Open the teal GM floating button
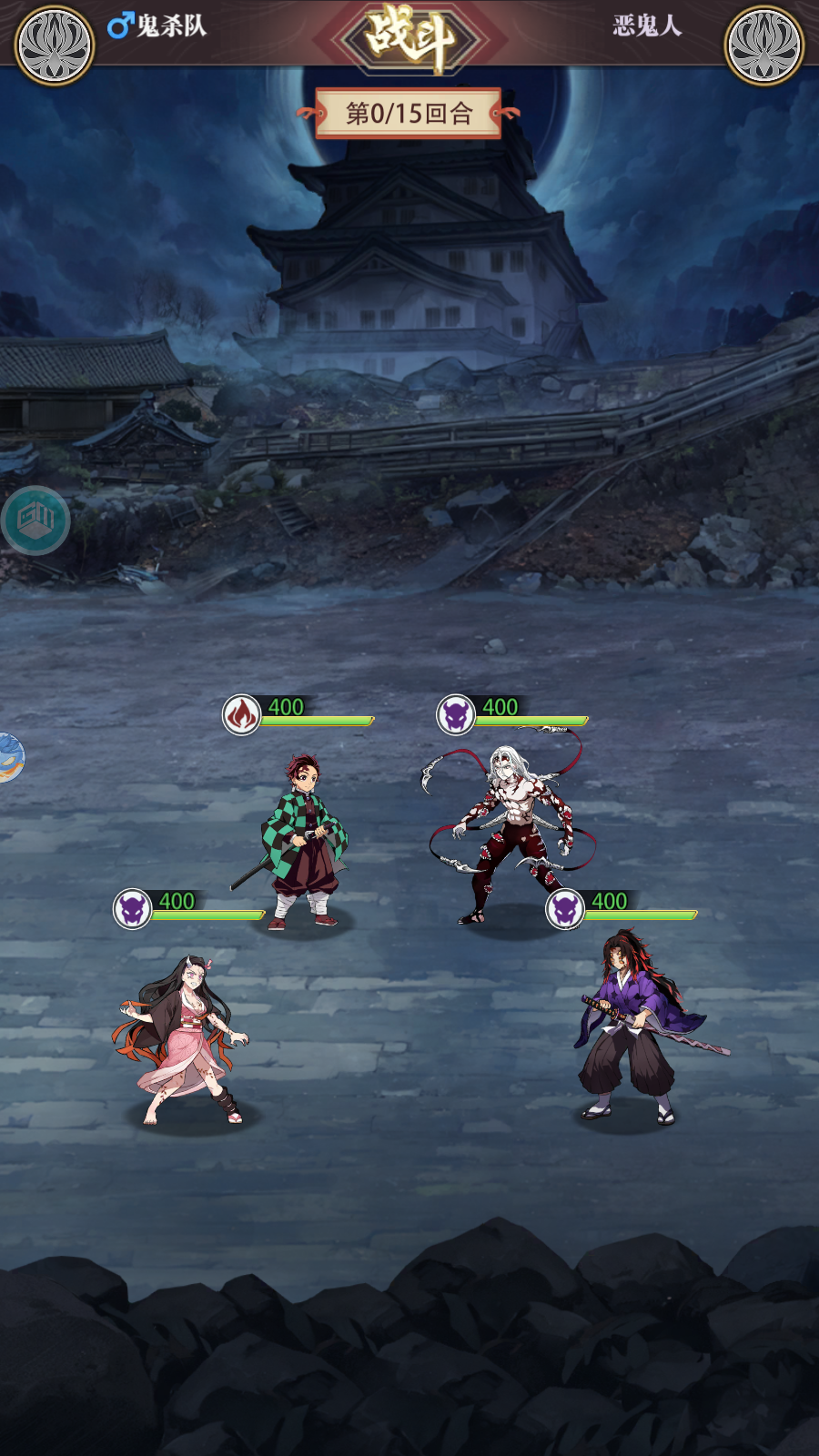 [35, 521]
